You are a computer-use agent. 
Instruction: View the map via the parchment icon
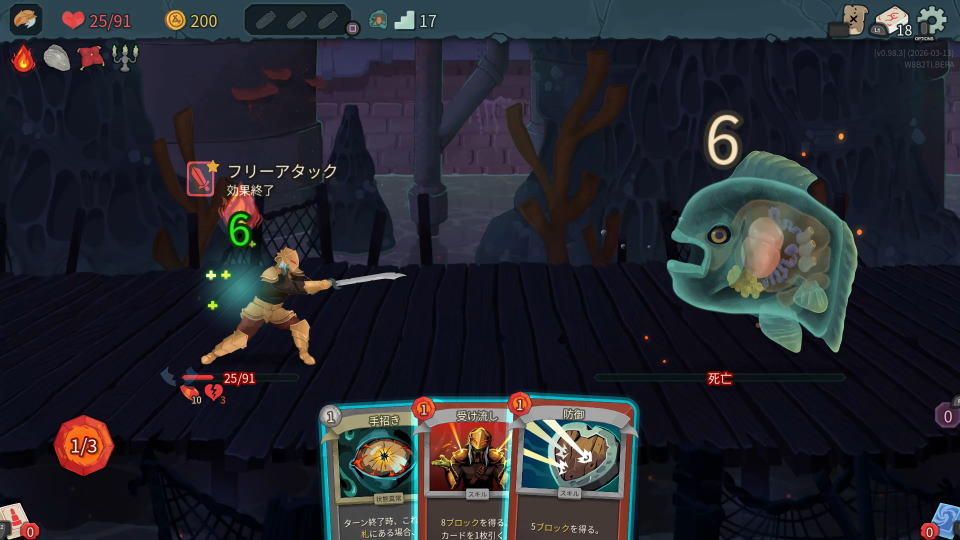(x=853, y=20)
